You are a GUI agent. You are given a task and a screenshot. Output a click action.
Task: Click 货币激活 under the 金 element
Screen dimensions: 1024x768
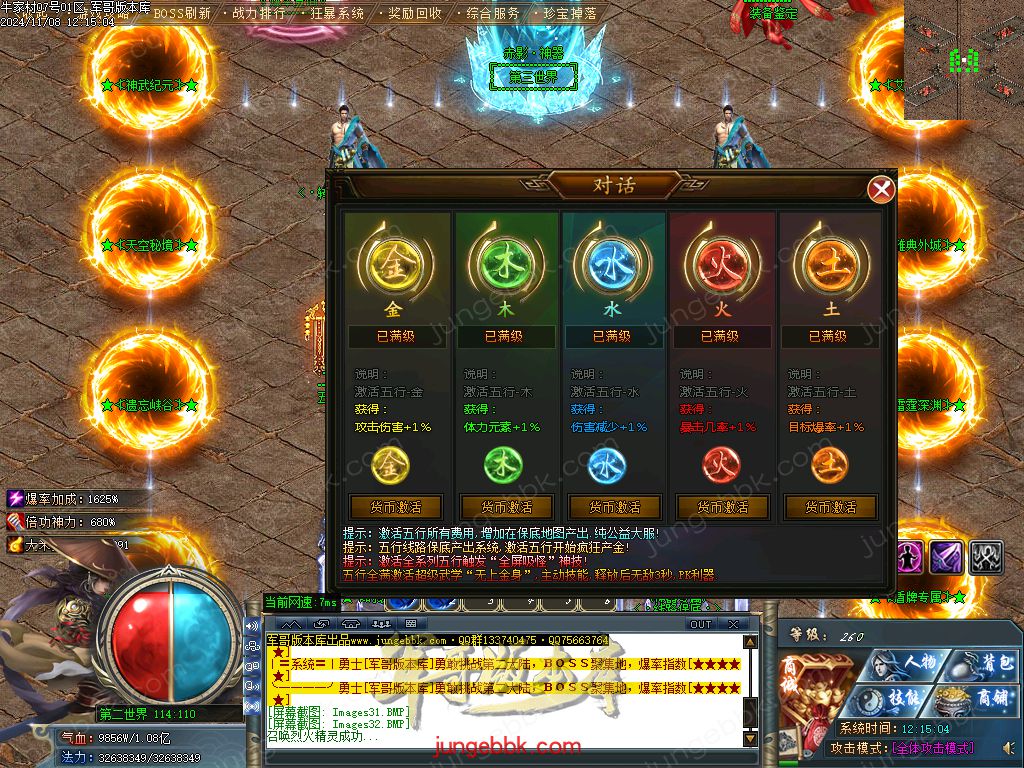(395, 507)
